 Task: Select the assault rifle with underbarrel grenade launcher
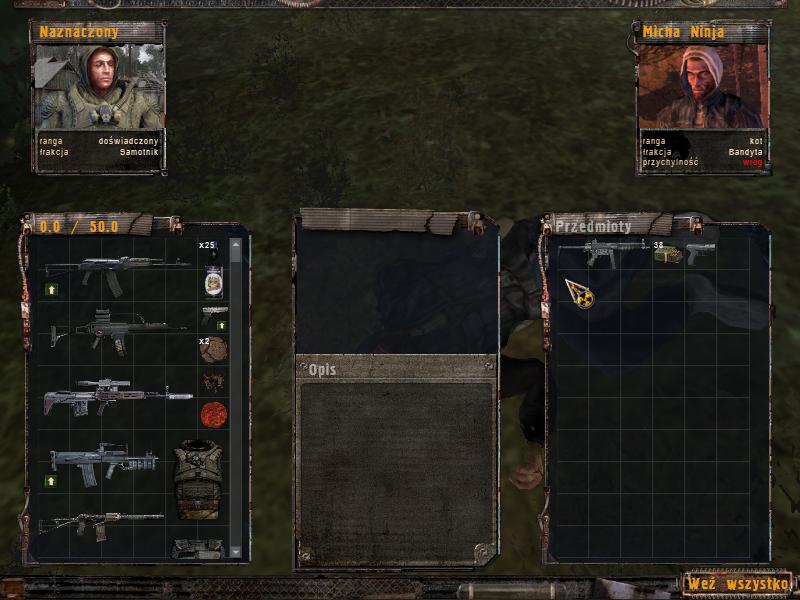click(x=105, y=461)
